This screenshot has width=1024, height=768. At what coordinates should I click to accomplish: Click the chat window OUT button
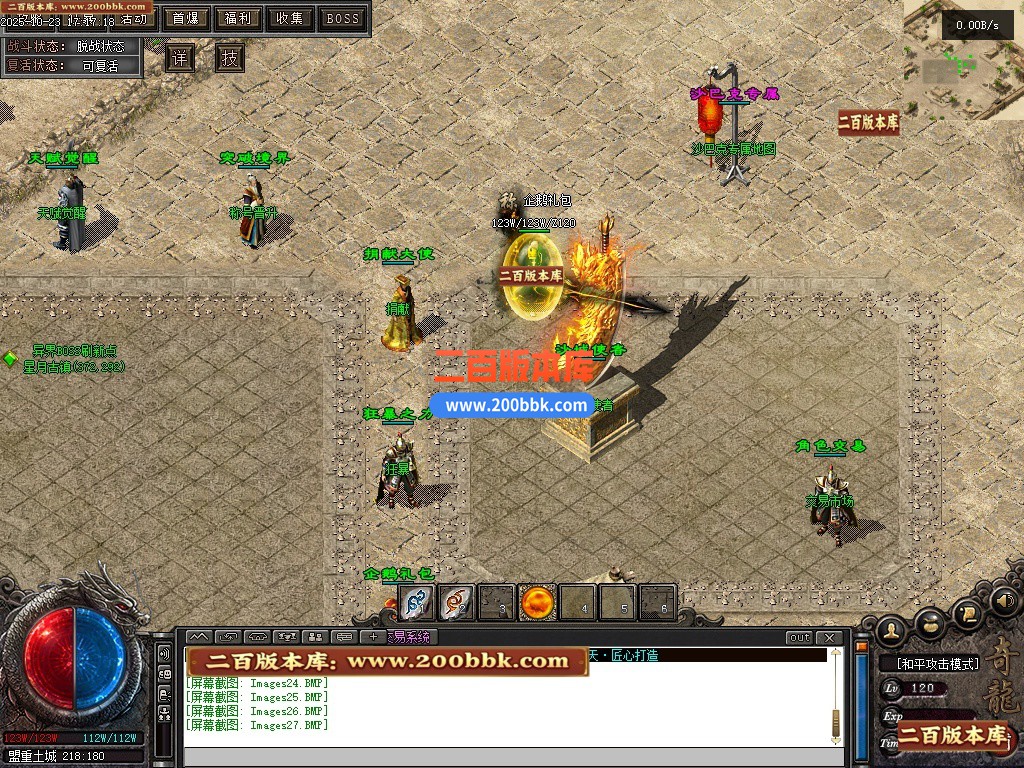[x=799, y=638]
